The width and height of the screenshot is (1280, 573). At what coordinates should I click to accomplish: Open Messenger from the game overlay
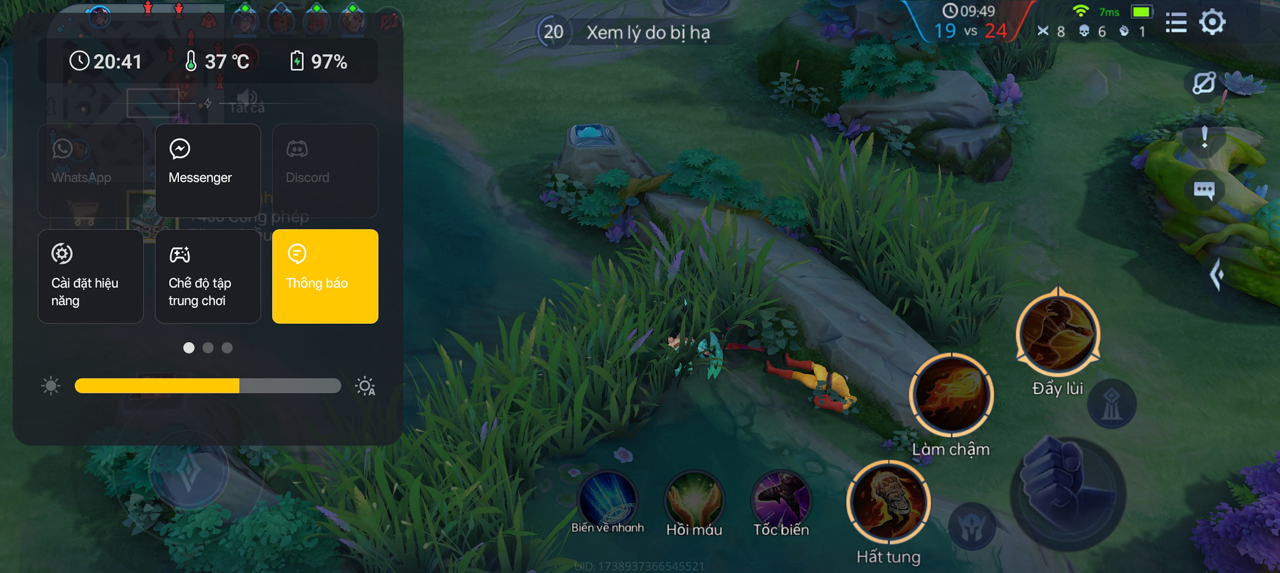[x=208, y=170]
